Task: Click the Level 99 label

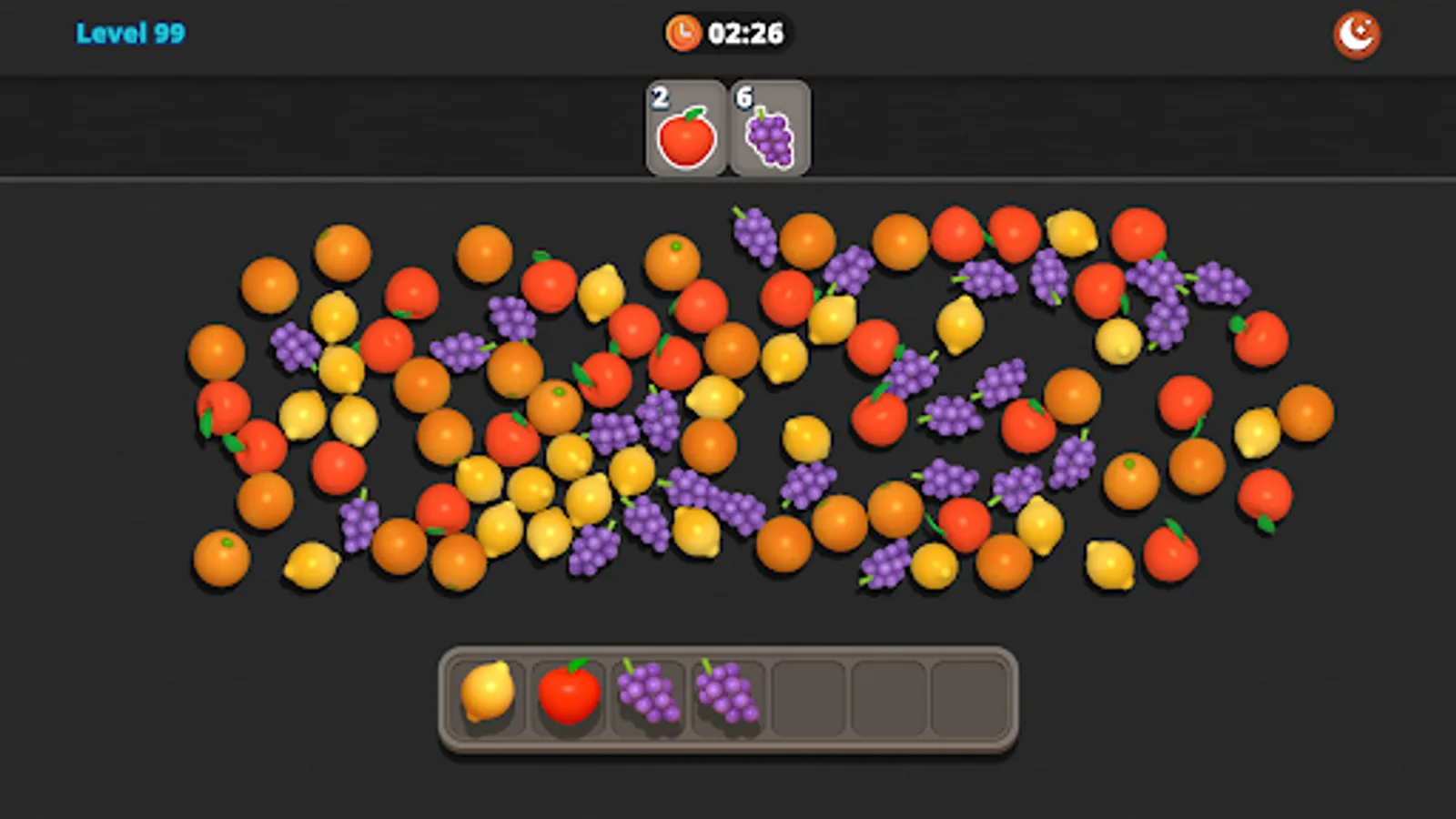Action: point(131,33)
